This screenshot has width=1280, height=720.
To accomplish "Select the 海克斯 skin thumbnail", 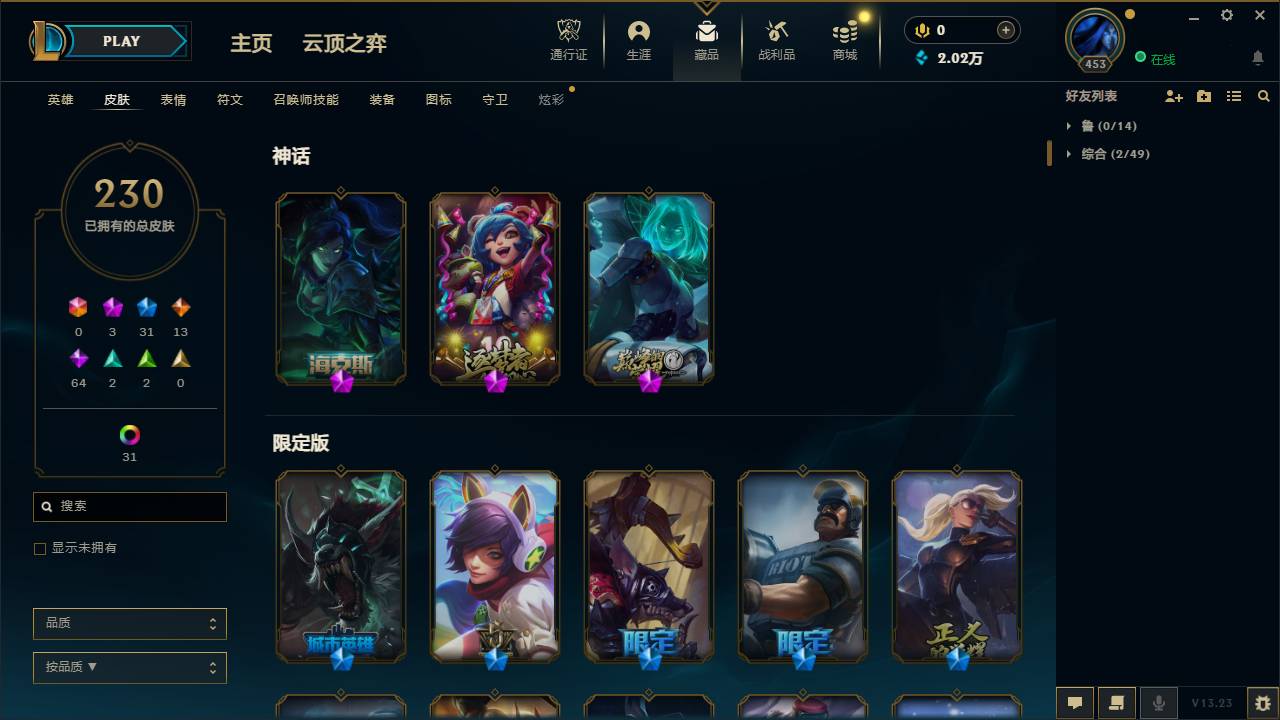I will 340,287.
